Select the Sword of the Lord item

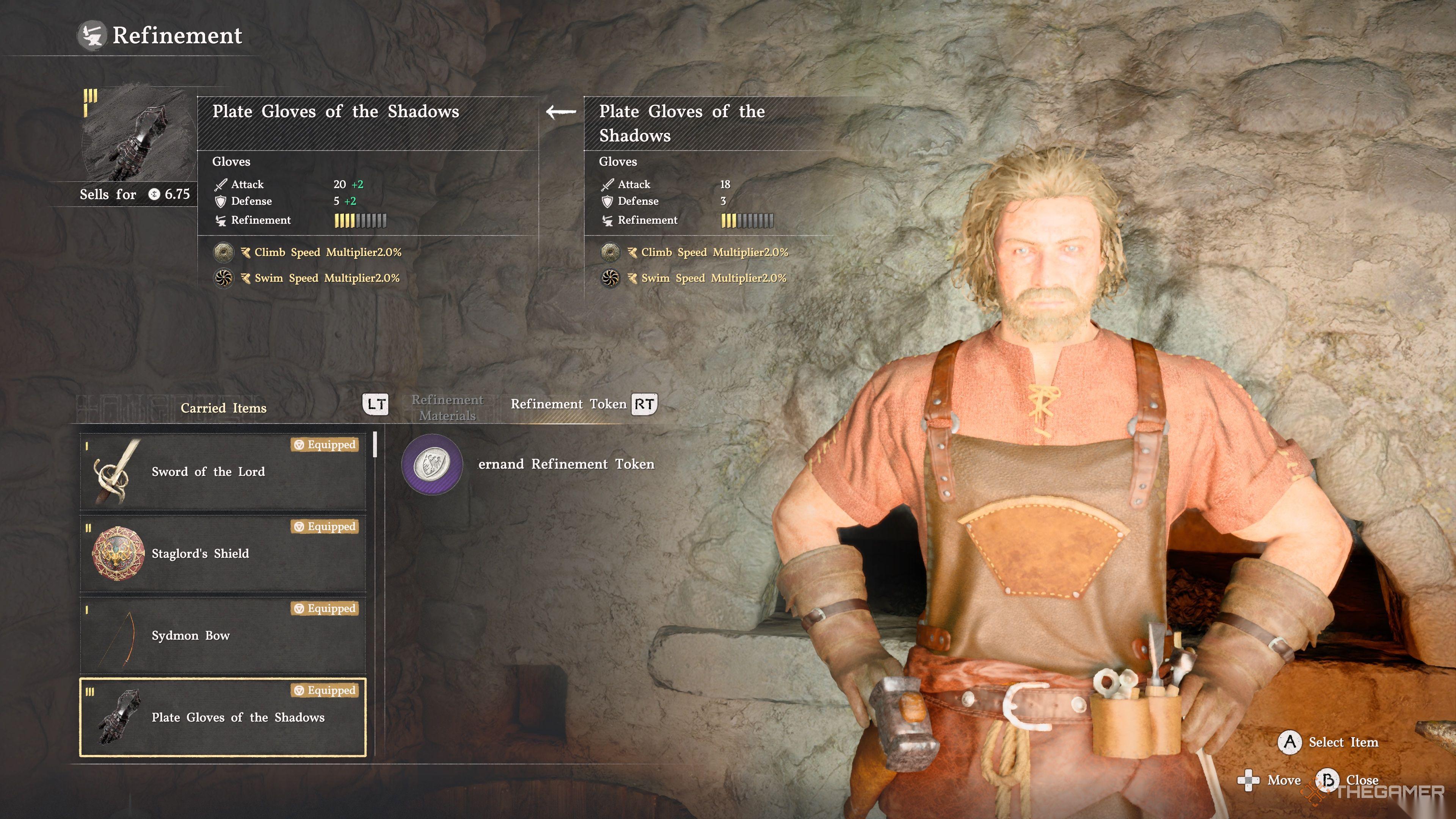223,471
